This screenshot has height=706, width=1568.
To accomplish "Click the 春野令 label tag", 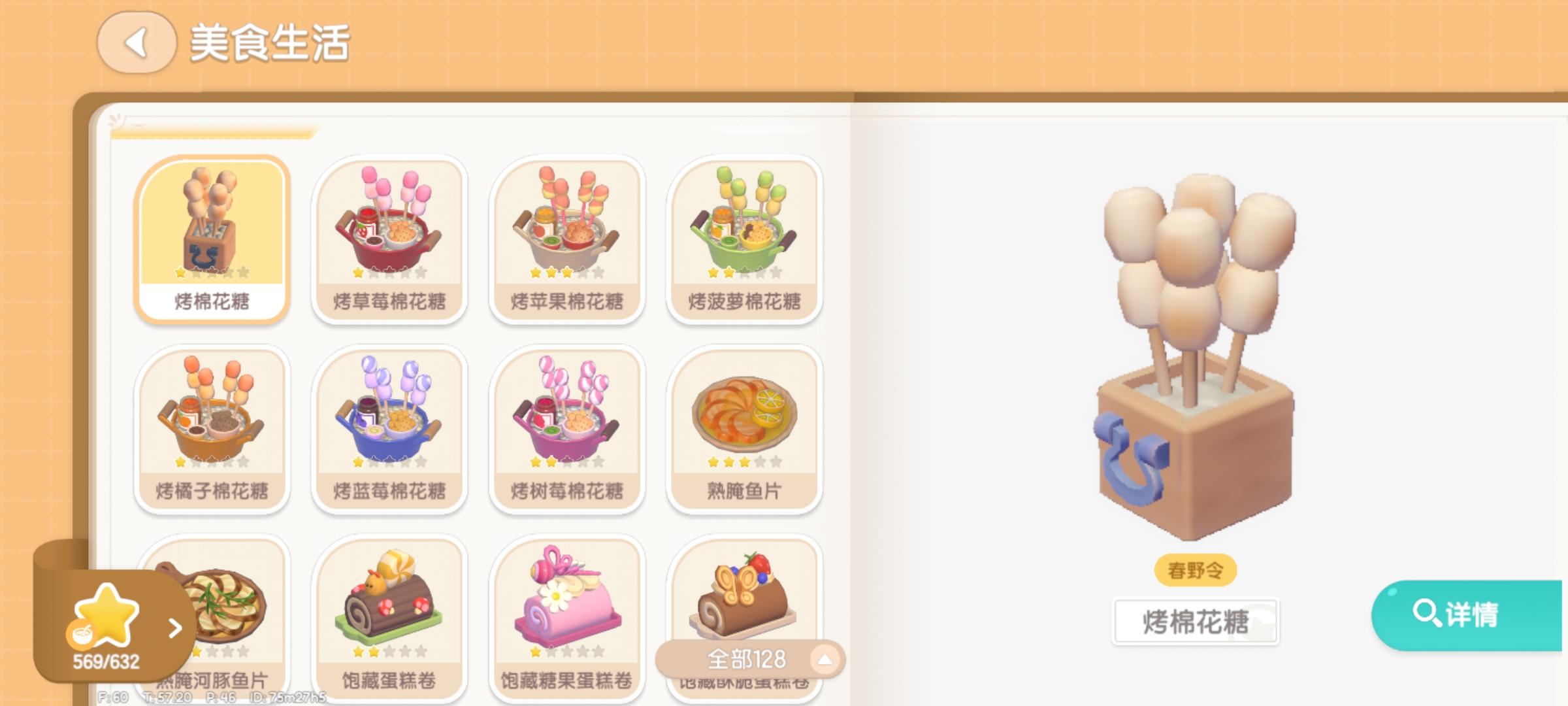I will pyautogui.click(x=1196, y=569).
